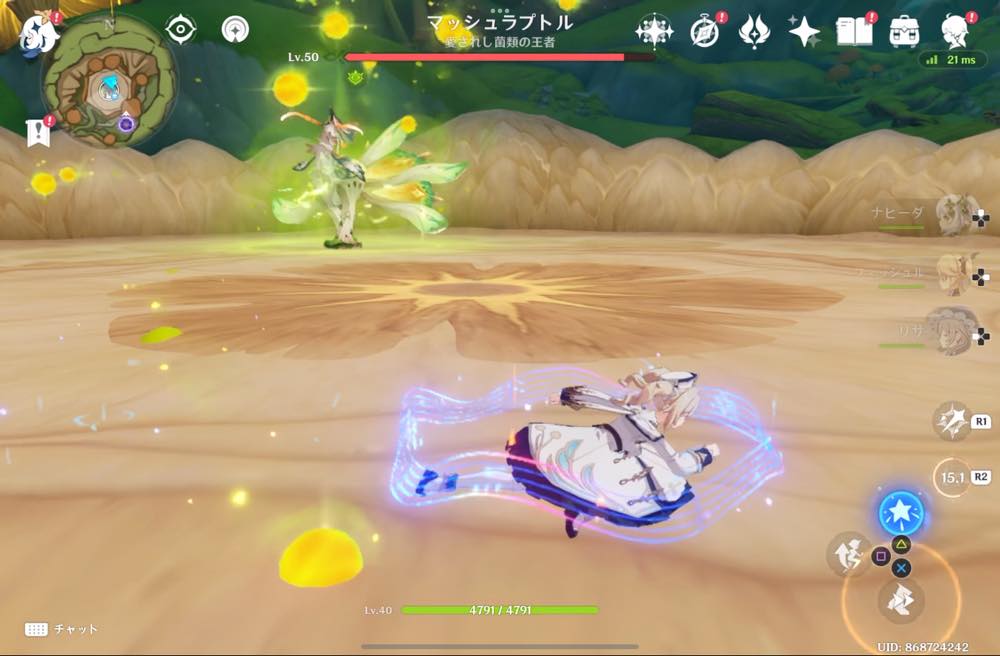Open the Wish sparkle star icon
The image size is (1000, 656).
pos(804,31)
